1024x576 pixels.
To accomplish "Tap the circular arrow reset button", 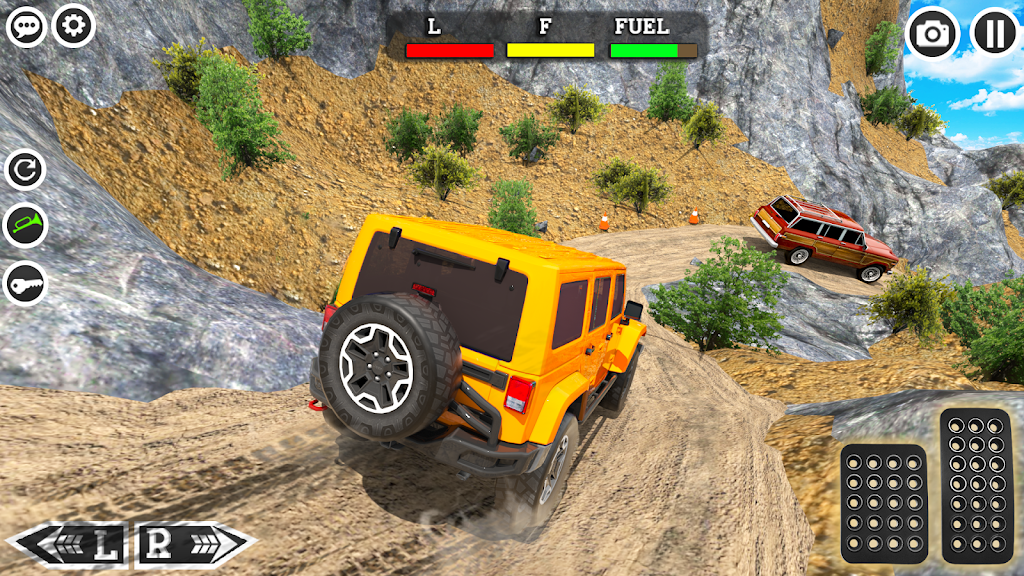I will coord(26,170).
